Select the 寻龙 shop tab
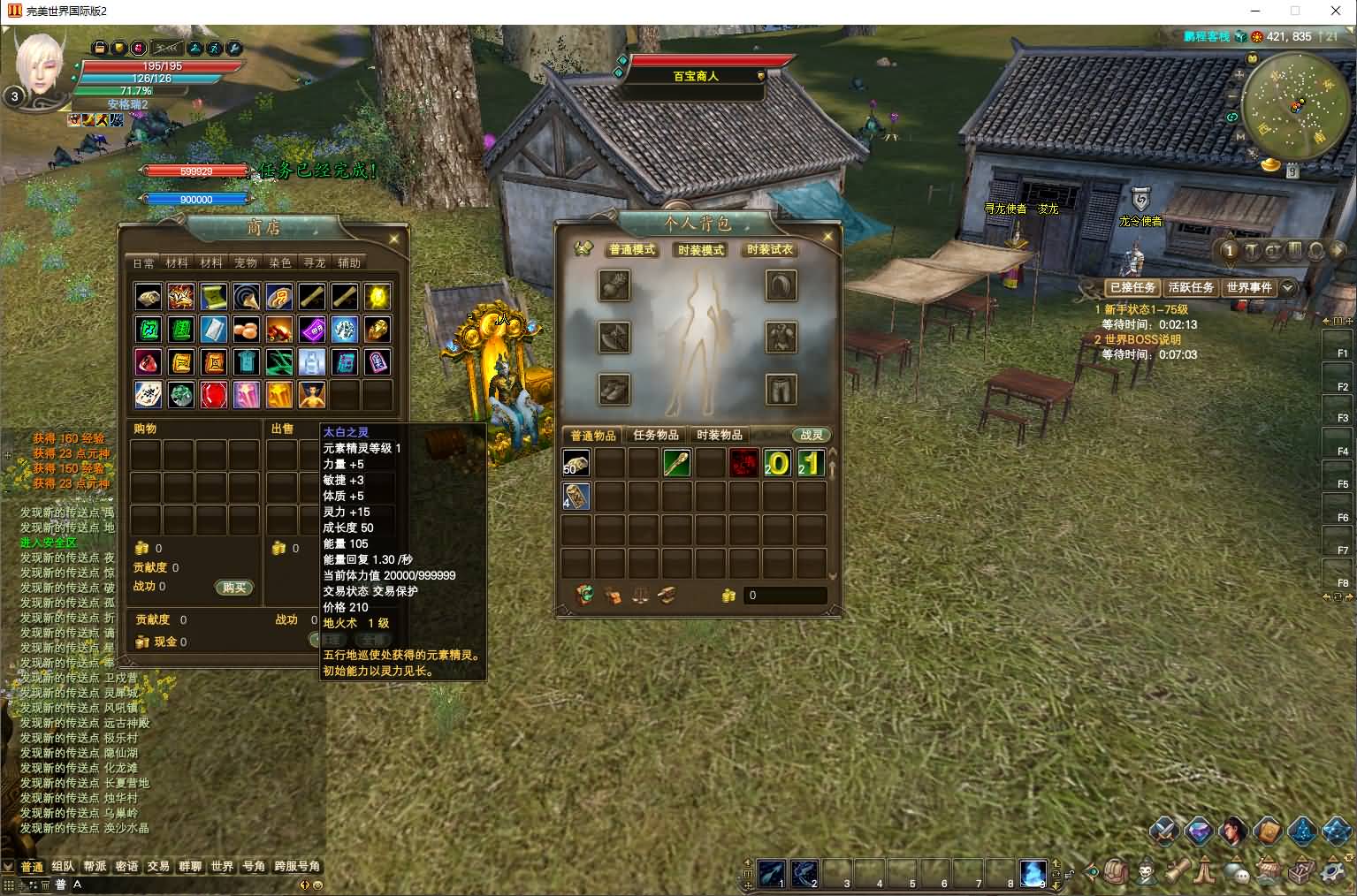The image size is (1357, 896). tap(314, 263)
